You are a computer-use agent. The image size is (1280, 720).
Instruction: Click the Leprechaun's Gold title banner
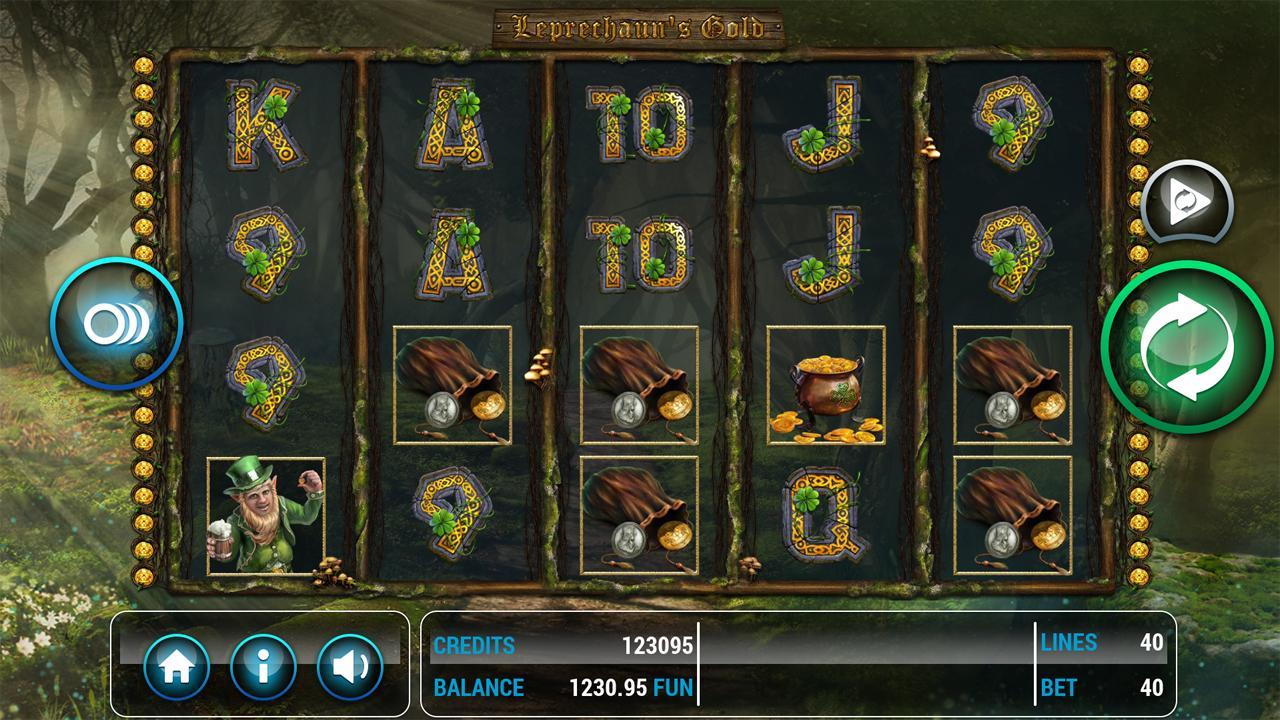640,27
